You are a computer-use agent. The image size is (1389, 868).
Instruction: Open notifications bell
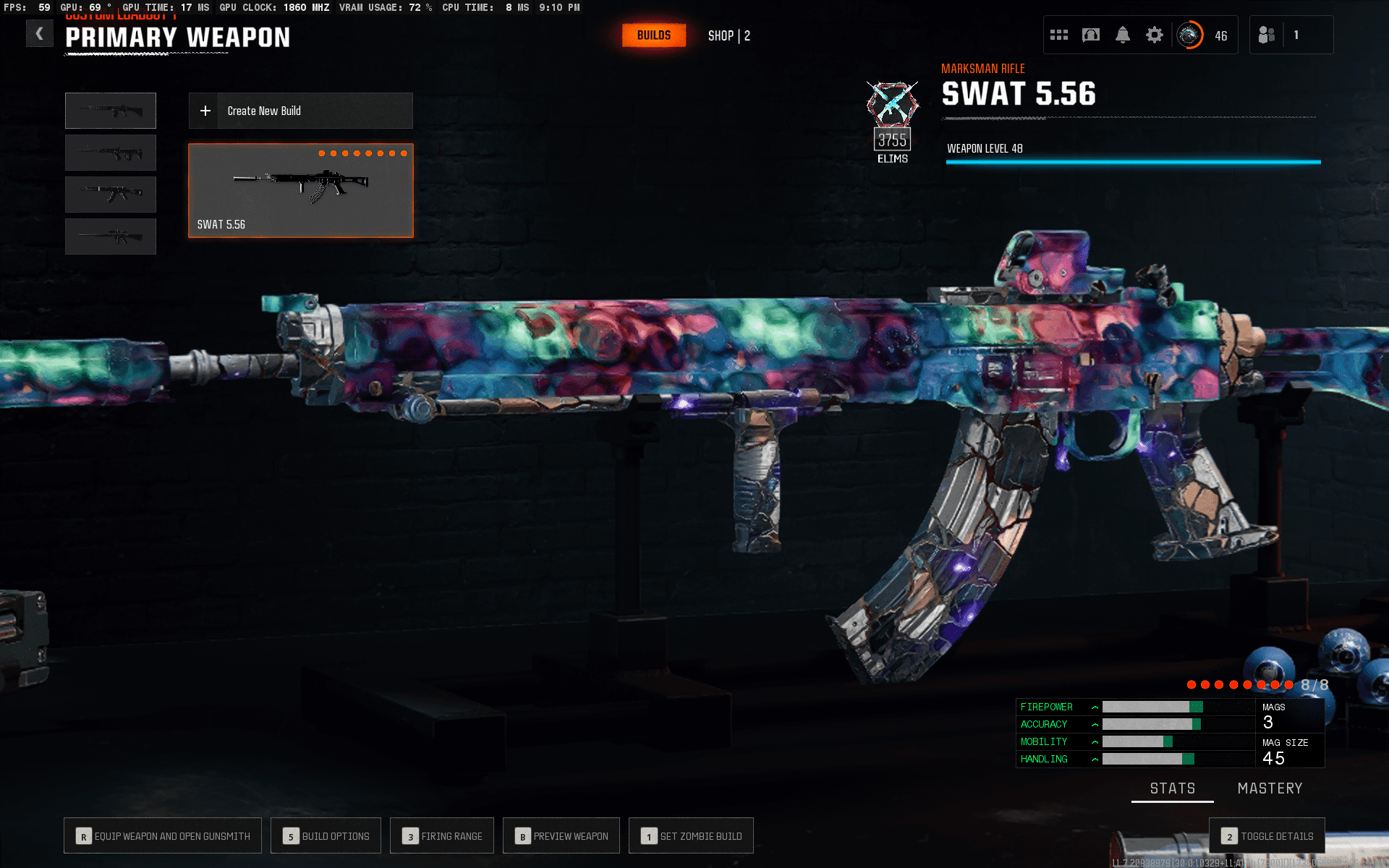click(x=1123, y=35)
